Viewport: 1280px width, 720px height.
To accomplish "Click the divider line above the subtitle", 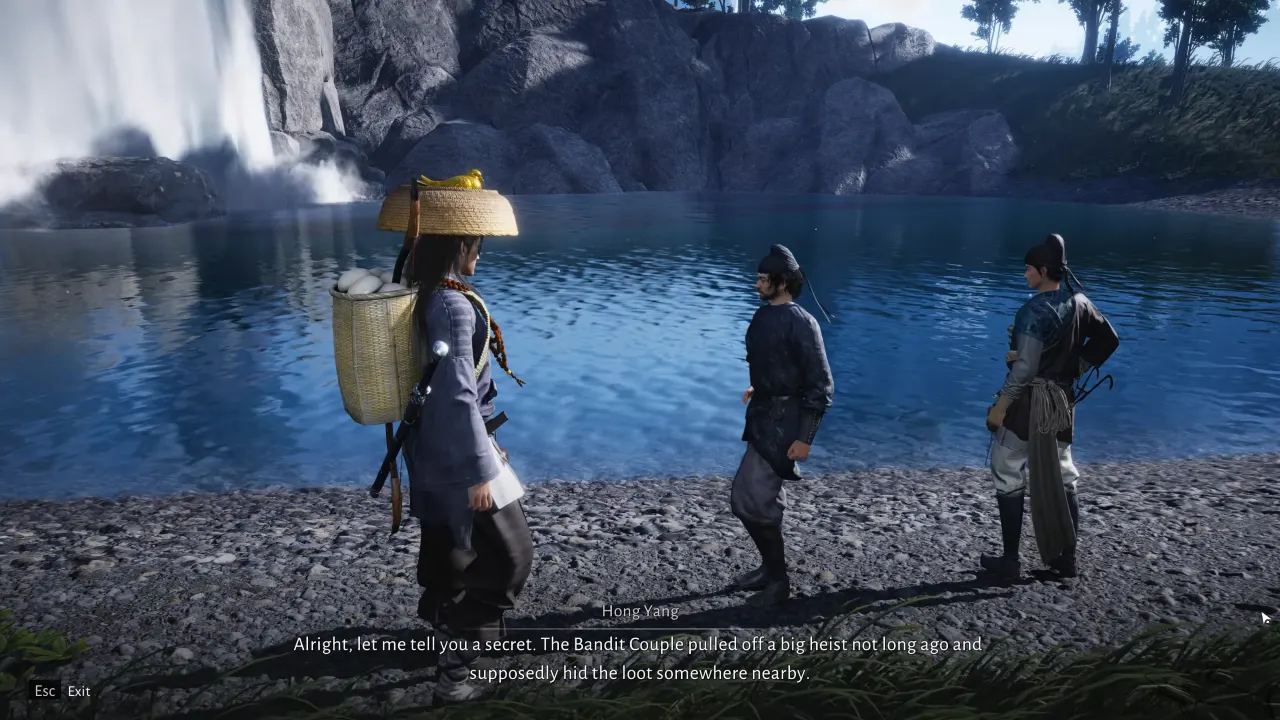I will 640,628.
